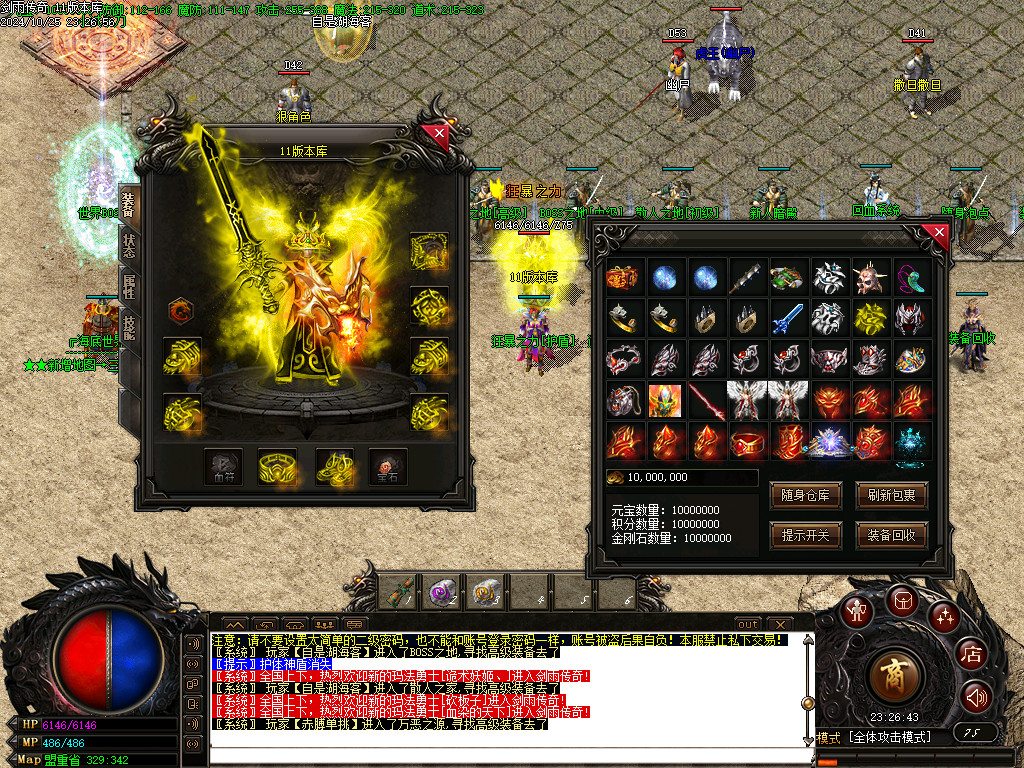Choose the red spear inventory item
Screen dimensions: 1024x768
[x=707, y=400]
